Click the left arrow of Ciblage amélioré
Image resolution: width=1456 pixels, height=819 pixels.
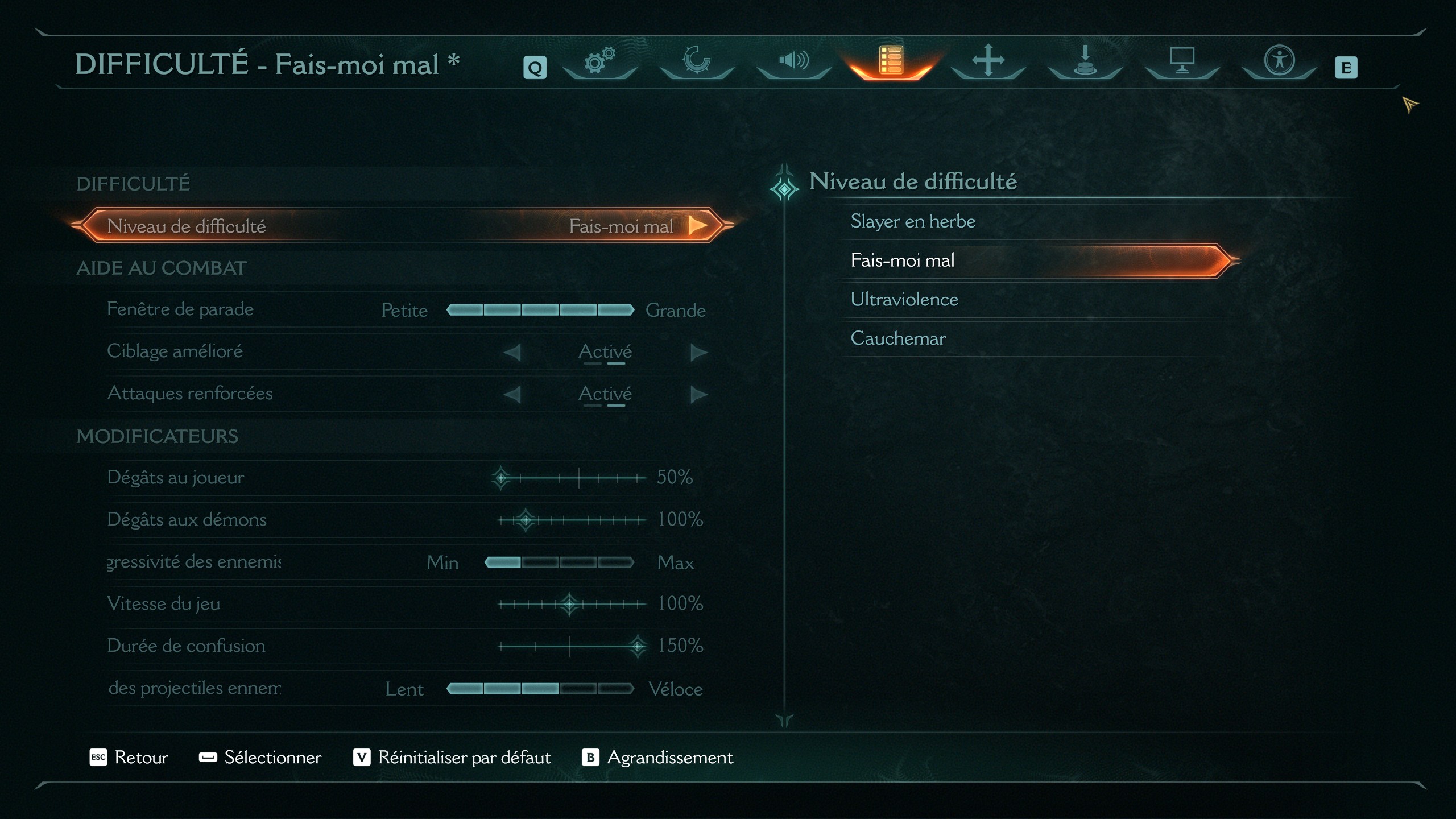(x=512, y=351)
